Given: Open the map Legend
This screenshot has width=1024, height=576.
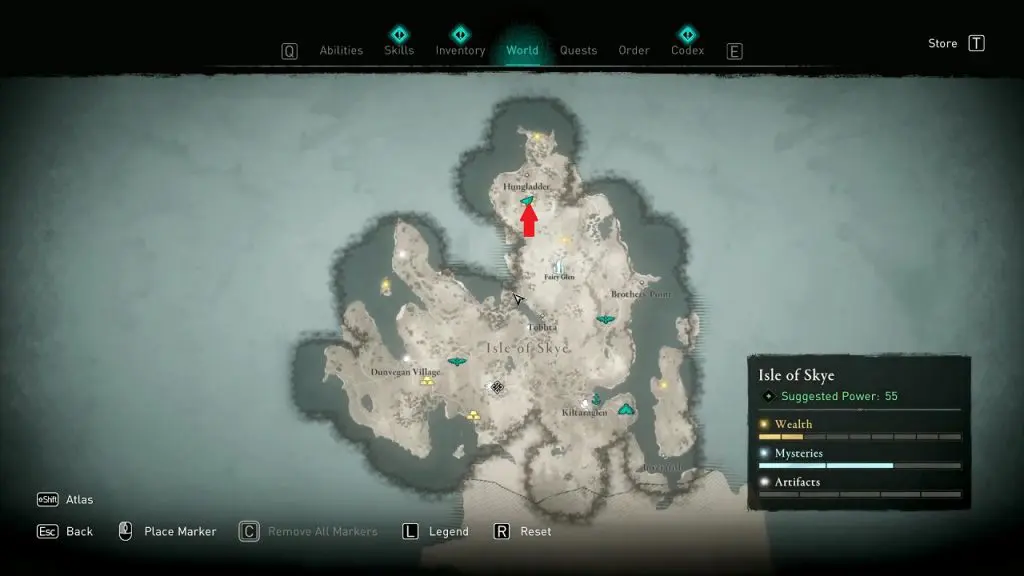Looking at the screenshot, I should tap(448, 532).
